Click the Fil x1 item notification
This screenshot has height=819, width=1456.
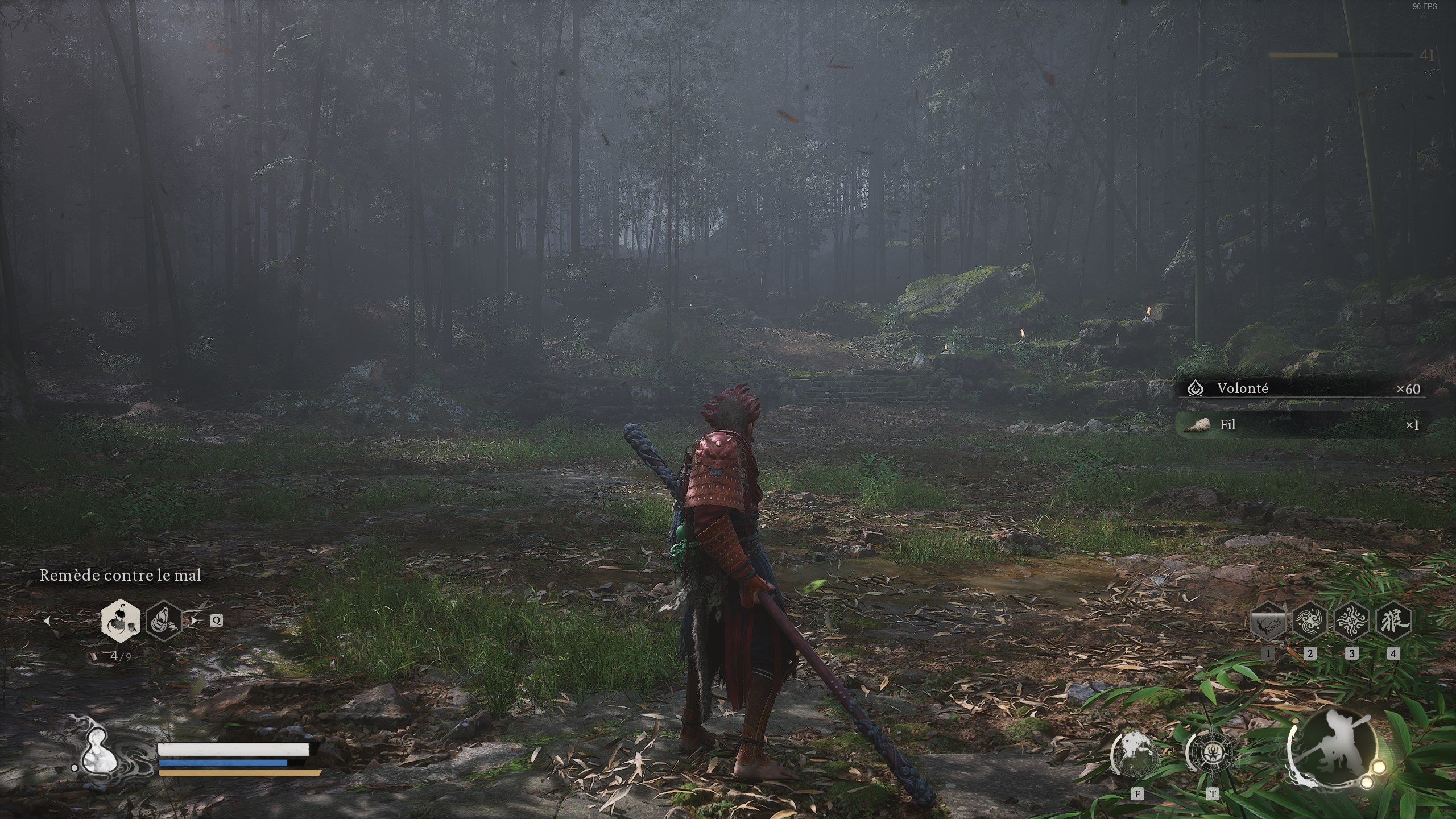coord(1302,425)
